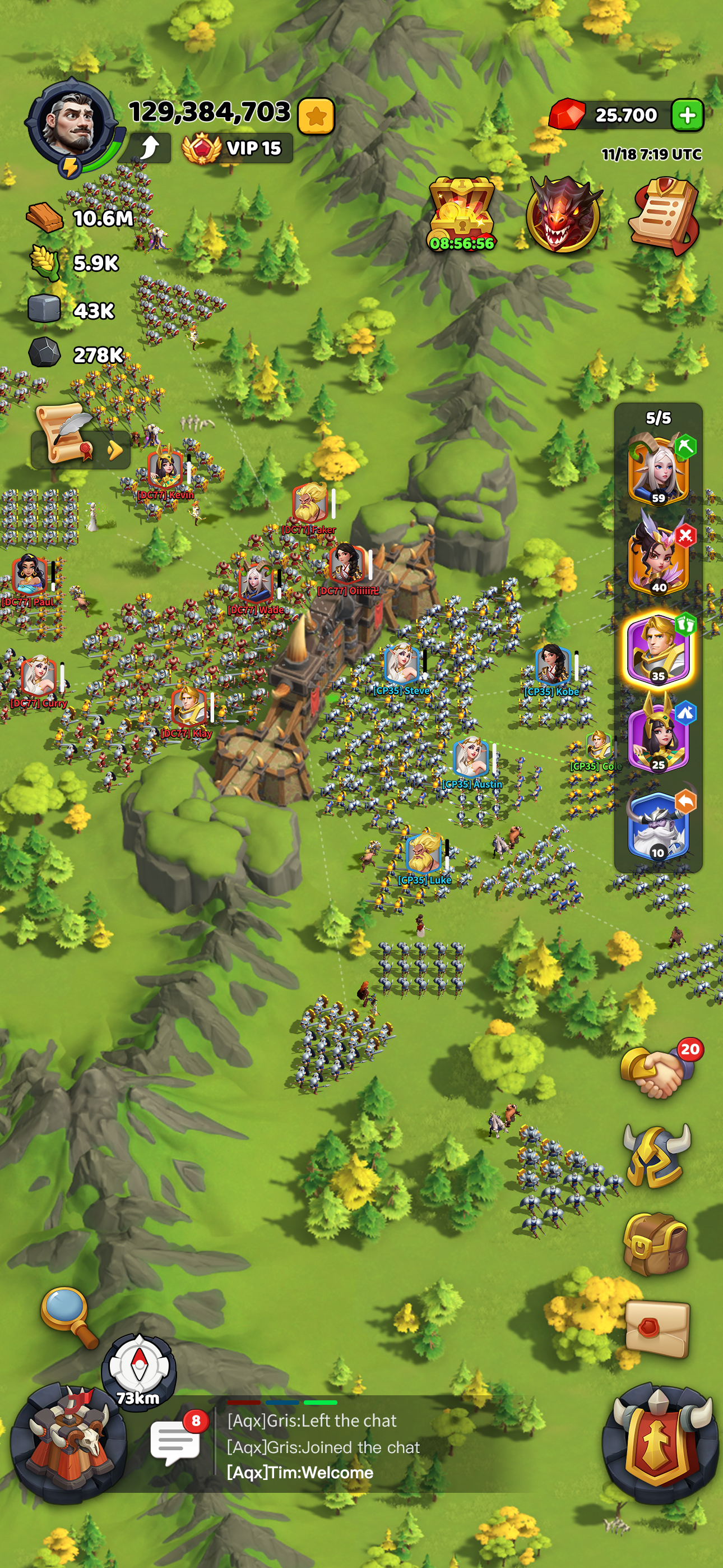Tap the VIP 15 badge
This screenshot has height=1568, width=723.
(x=237, y=148)
